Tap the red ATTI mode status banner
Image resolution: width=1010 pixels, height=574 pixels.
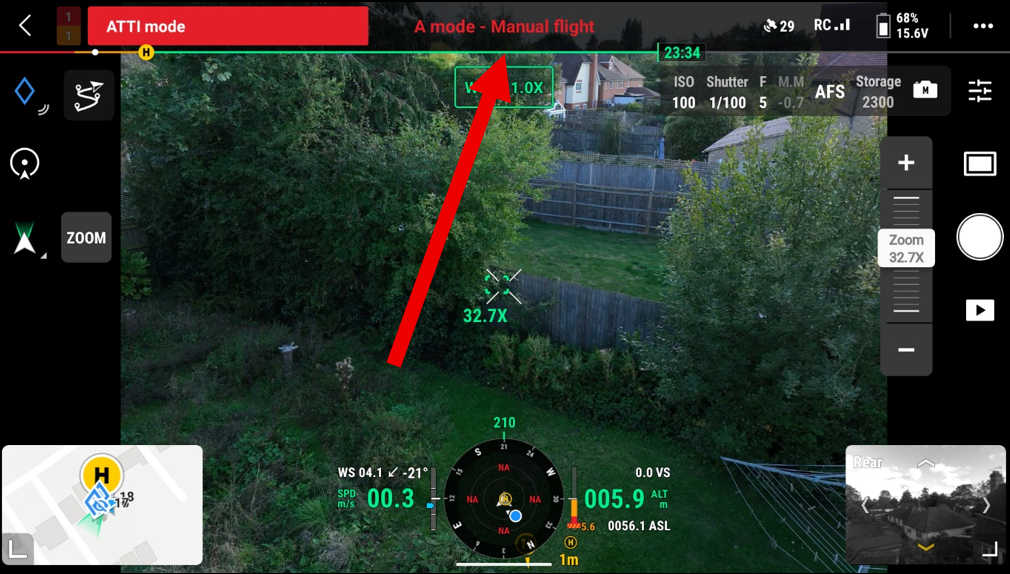(x=228, y=26)
